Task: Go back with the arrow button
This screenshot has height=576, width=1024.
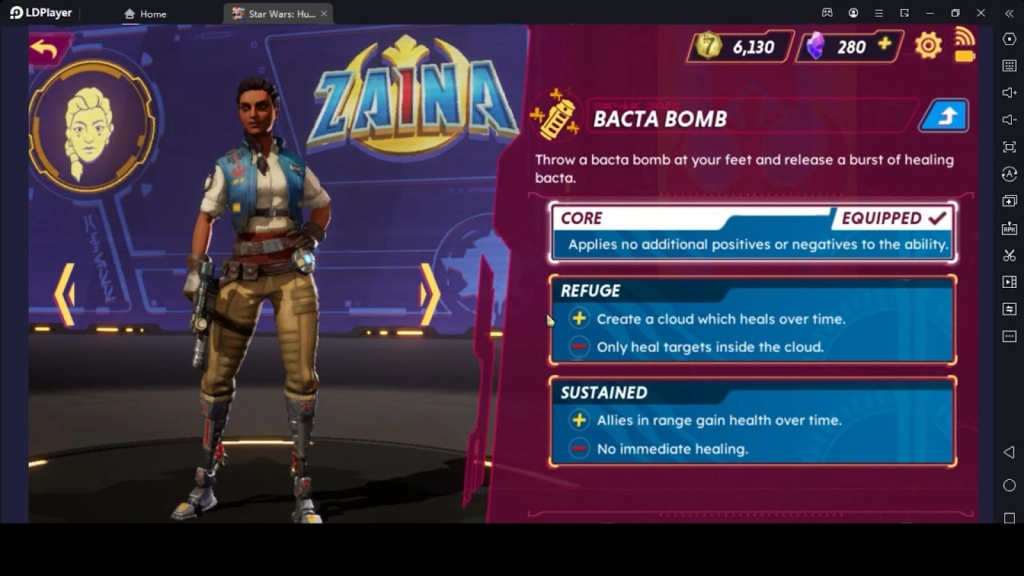Action: (45, 47)
